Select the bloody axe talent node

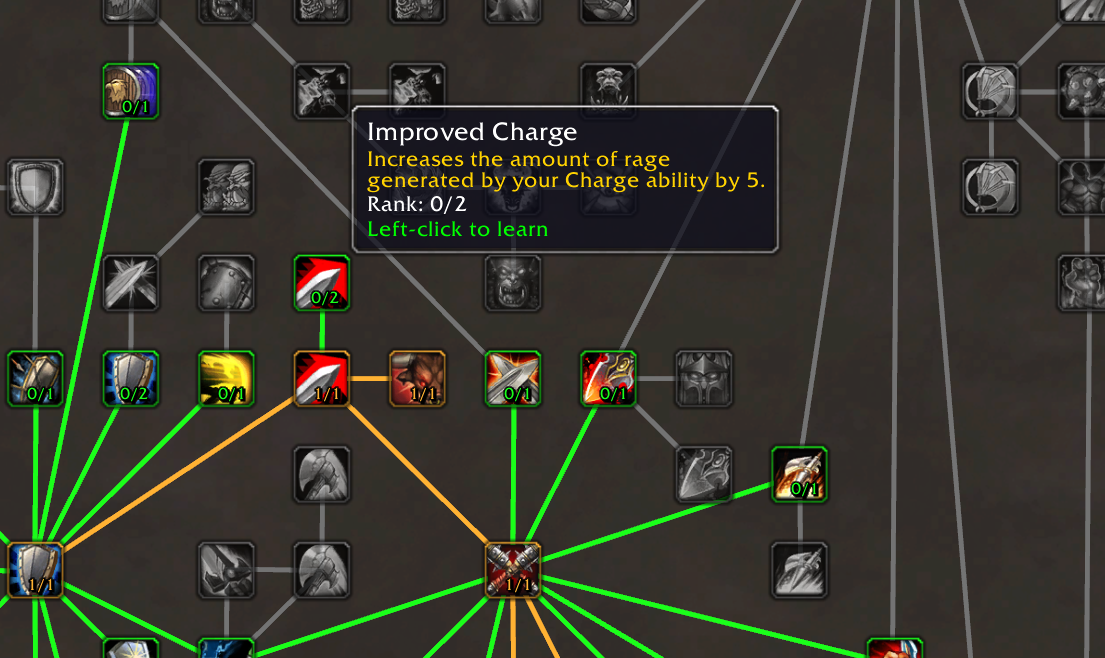coord(609,379)
